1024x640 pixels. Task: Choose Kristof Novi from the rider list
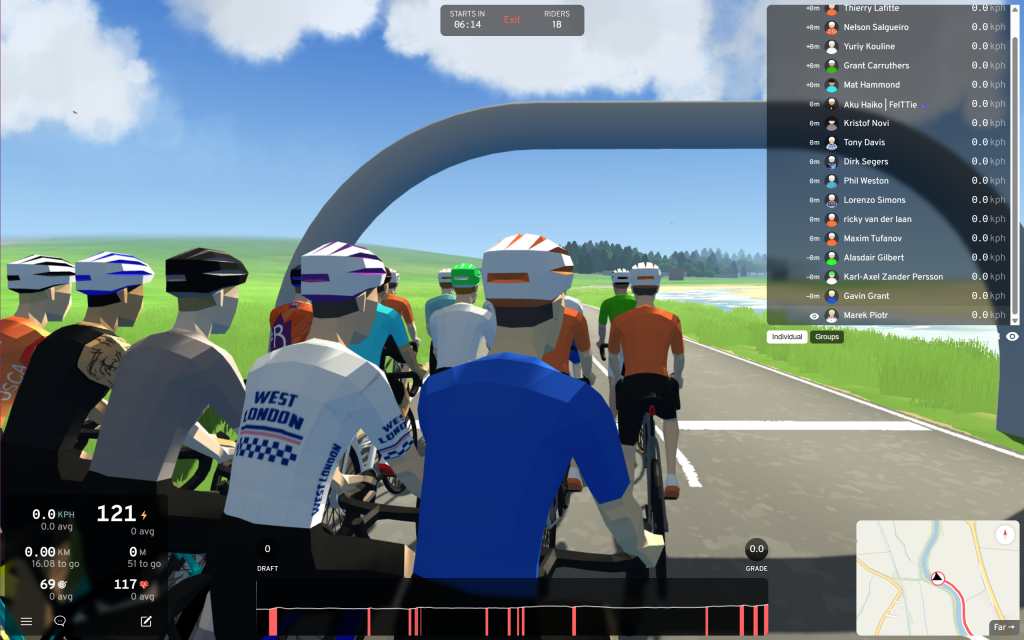click(866, 123)
